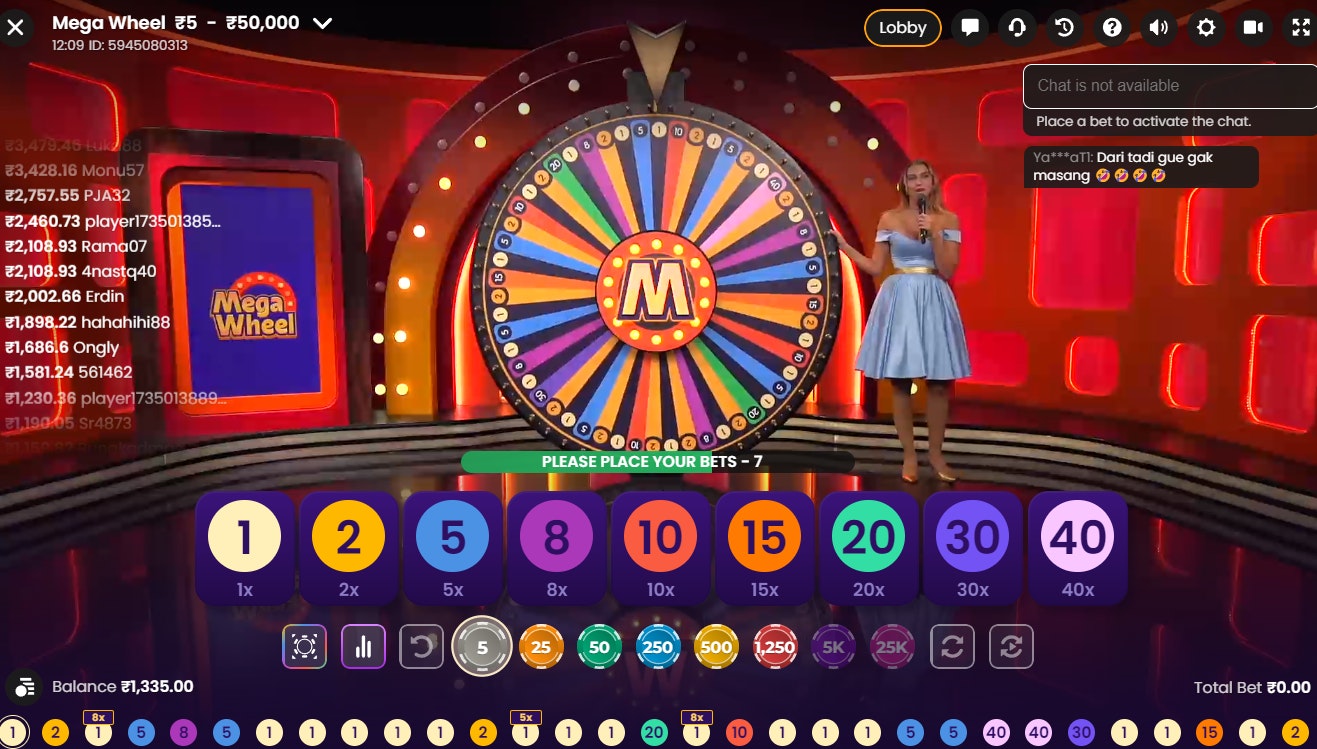Return to the Lobby
This screenshot has height=749, width=1317.
coord(902,27)
